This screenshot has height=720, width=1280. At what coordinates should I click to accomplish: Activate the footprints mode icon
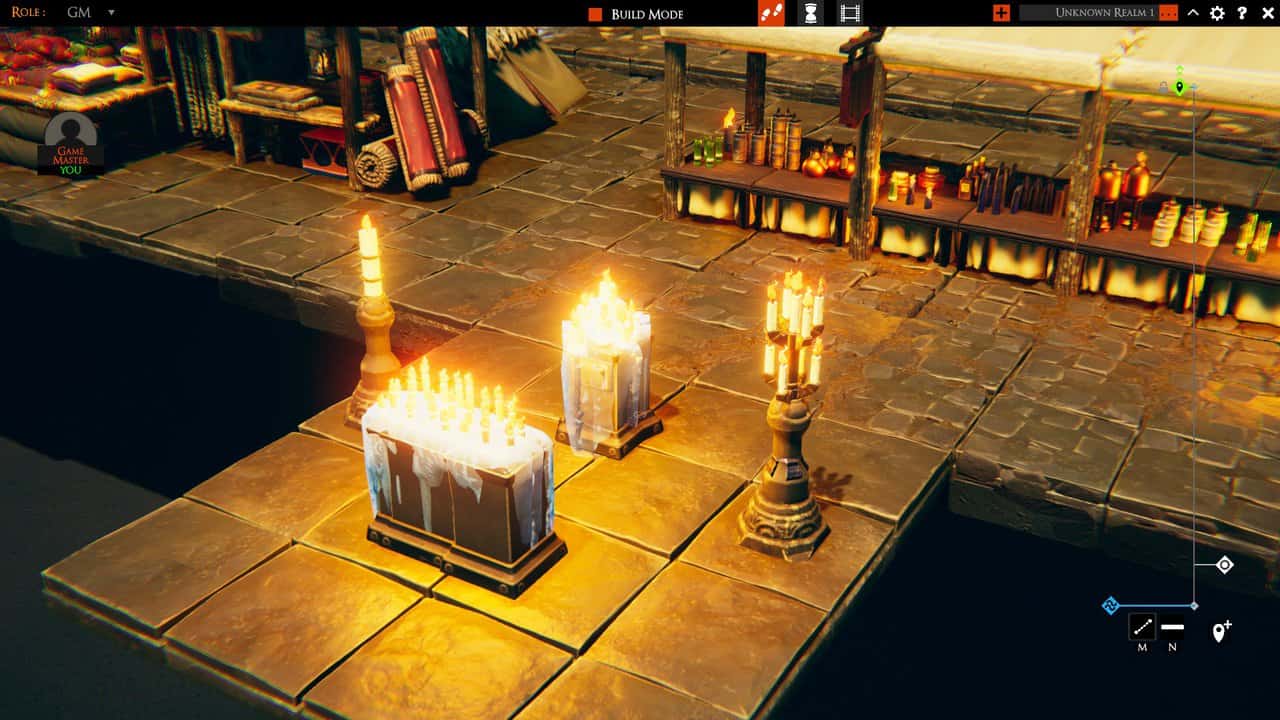coord(771,13)
